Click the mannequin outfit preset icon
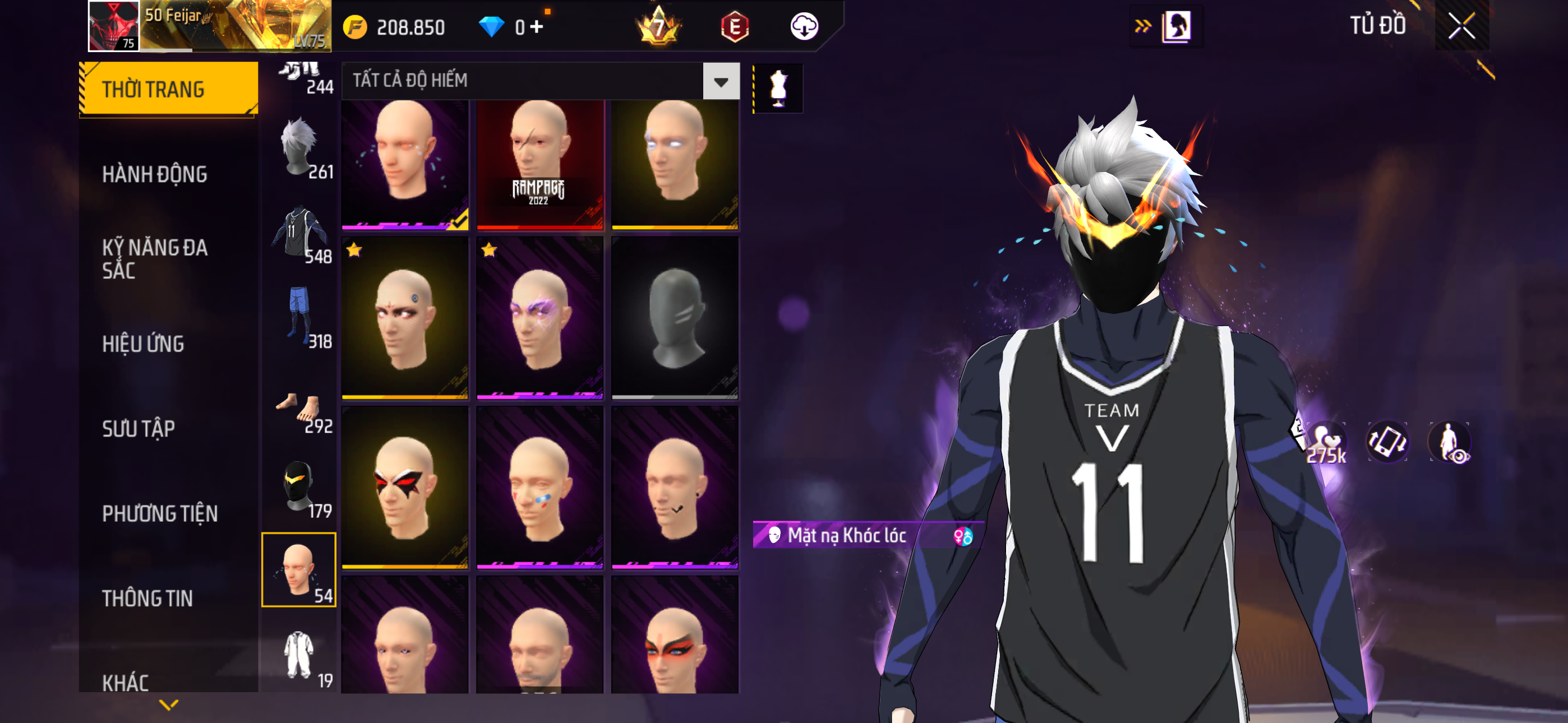1568x723 pixels. pos(778,88)
